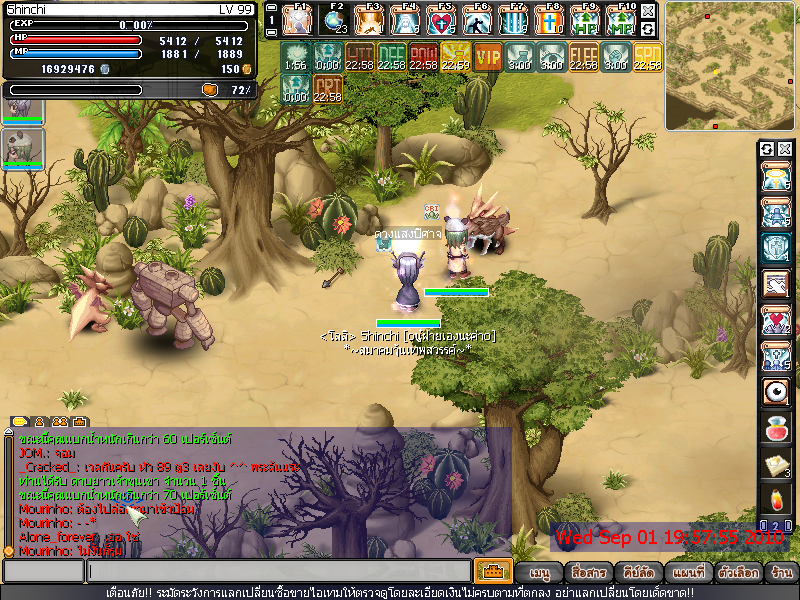Image resolution: width=800 pixels, height=600 pixels.
Task: Open the แผนที่ (map) button
Action: click(x=690, y=573)
